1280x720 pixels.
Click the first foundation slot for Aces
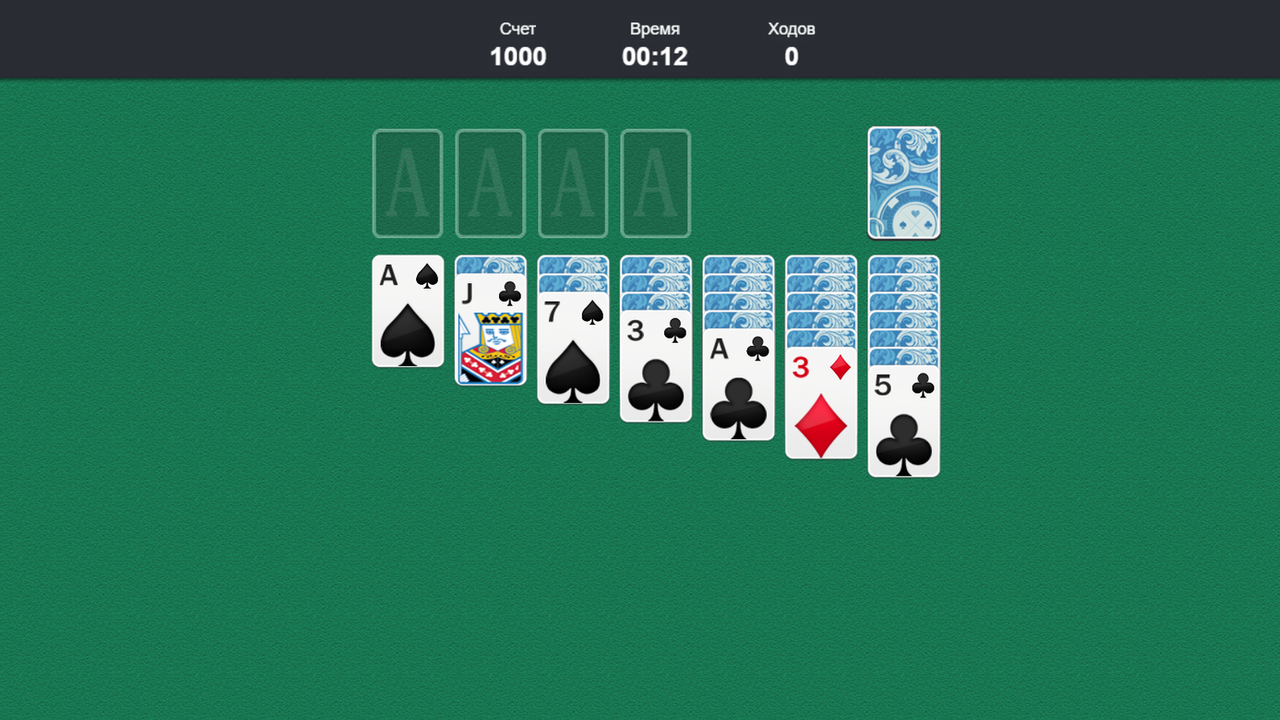click(x=407, y=183)
